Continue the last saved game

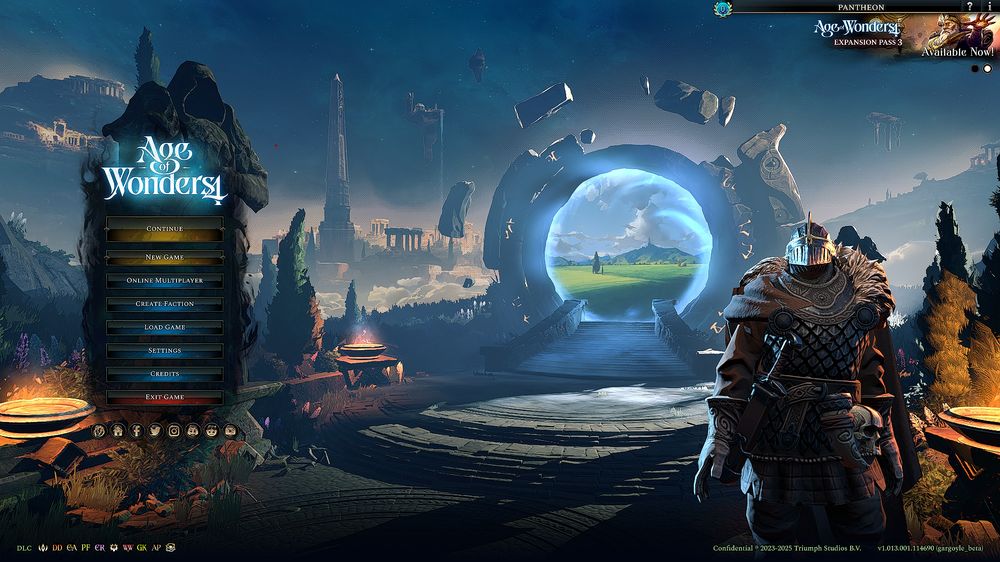coord(164,229)
